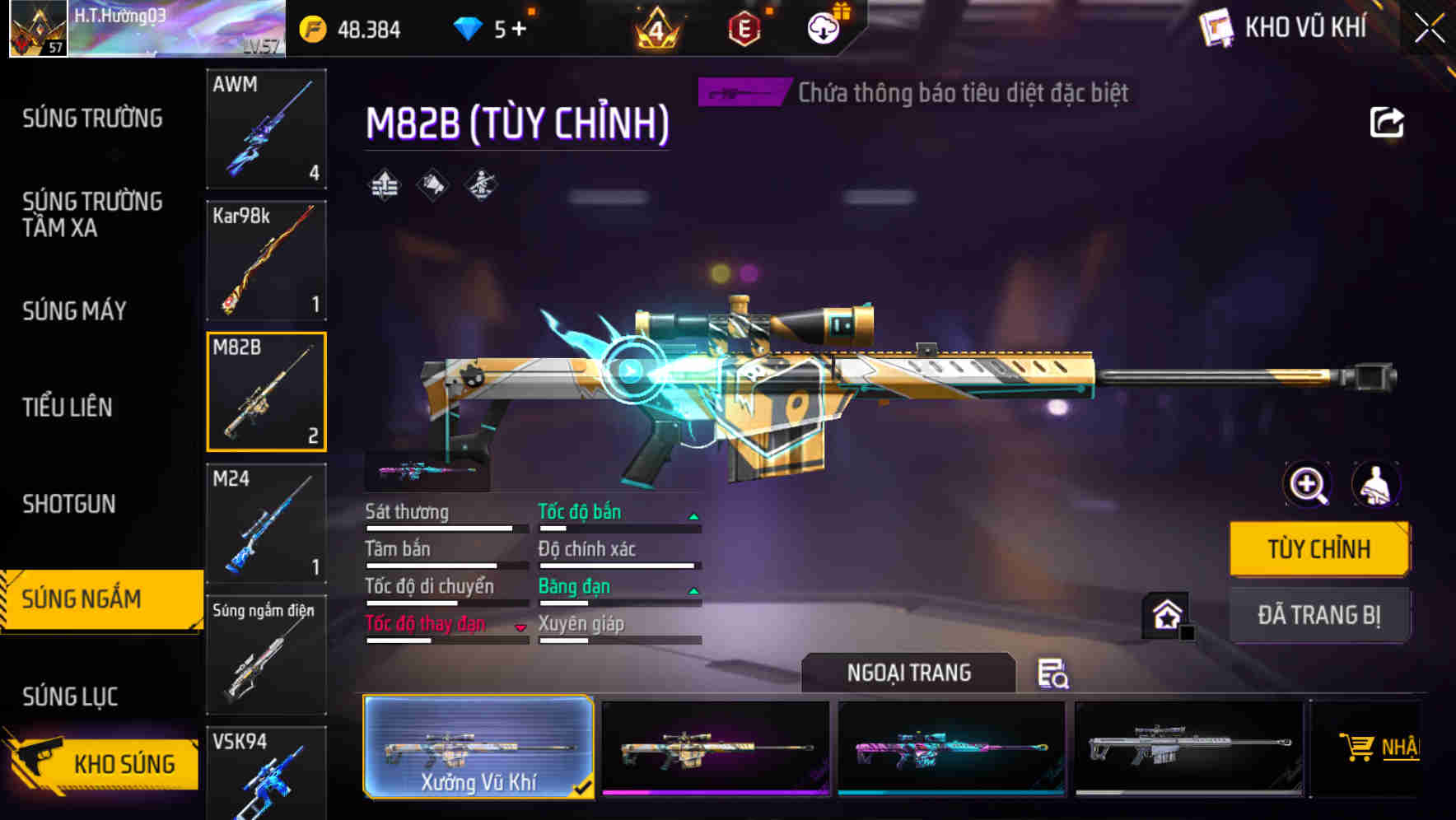Open the magnifier zoom preview icon

point(1308,485)
